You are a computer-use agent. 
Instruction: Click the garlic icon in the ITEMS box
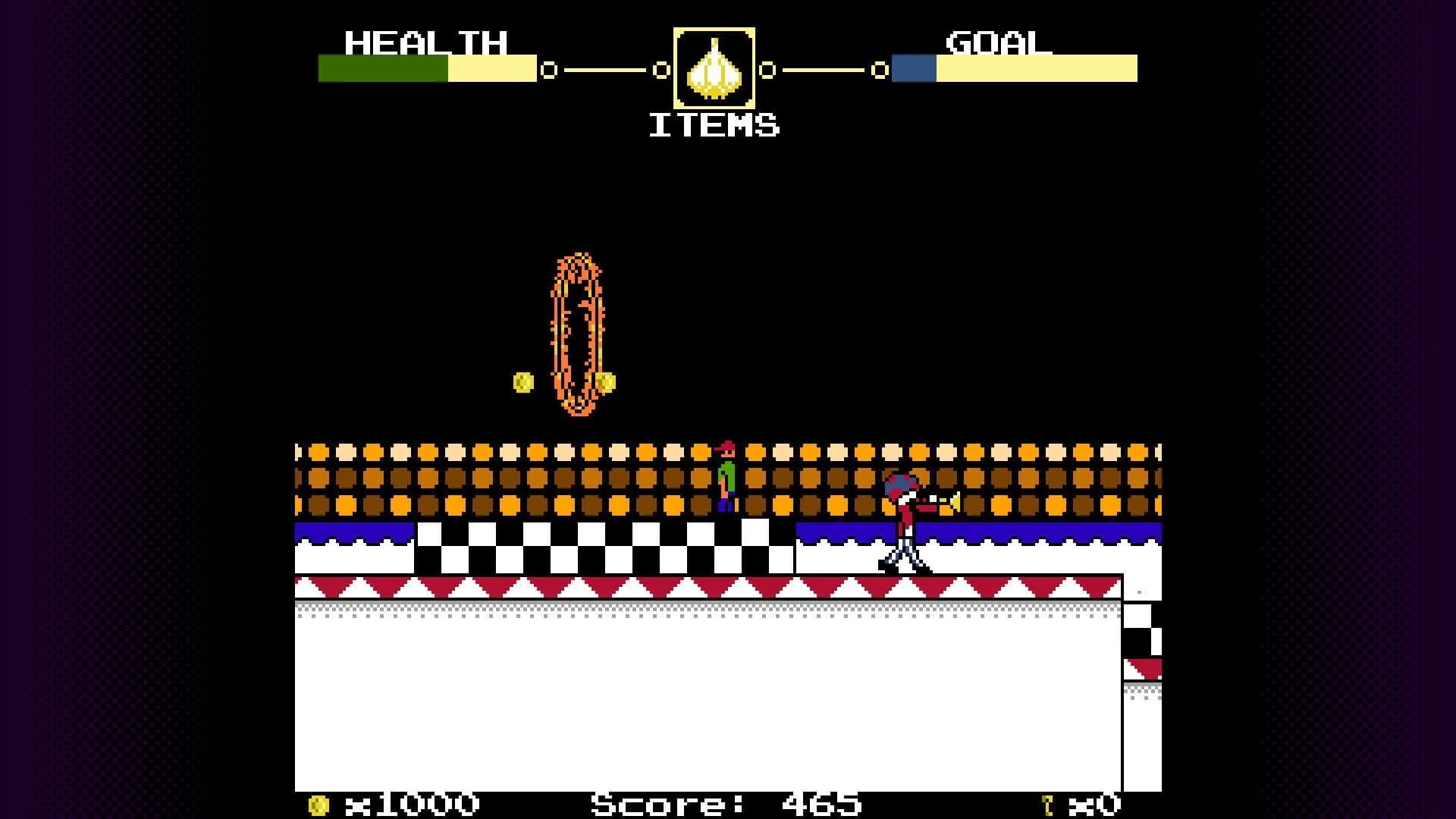[714, 68]
